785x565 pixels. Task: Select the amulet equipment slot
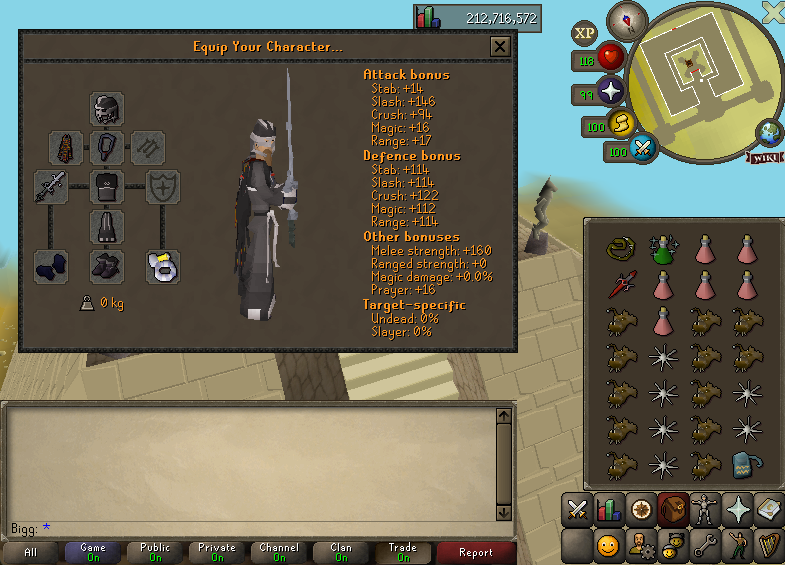point(107,148)
